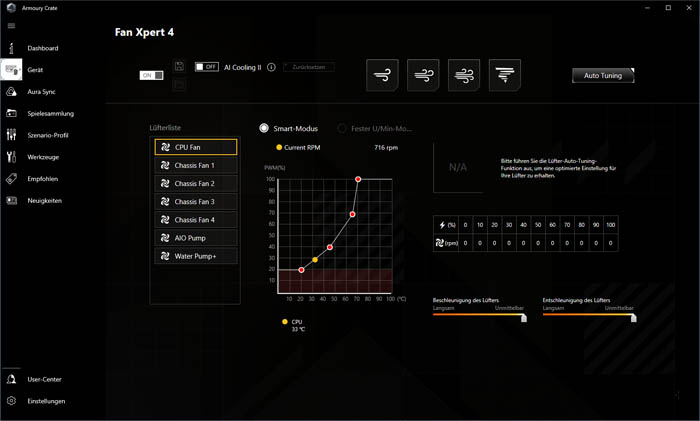Image resolution: width=700 pixels, height=421 pixels.
Task: Close the Armoury Crate window
Action: coord(689,8)
